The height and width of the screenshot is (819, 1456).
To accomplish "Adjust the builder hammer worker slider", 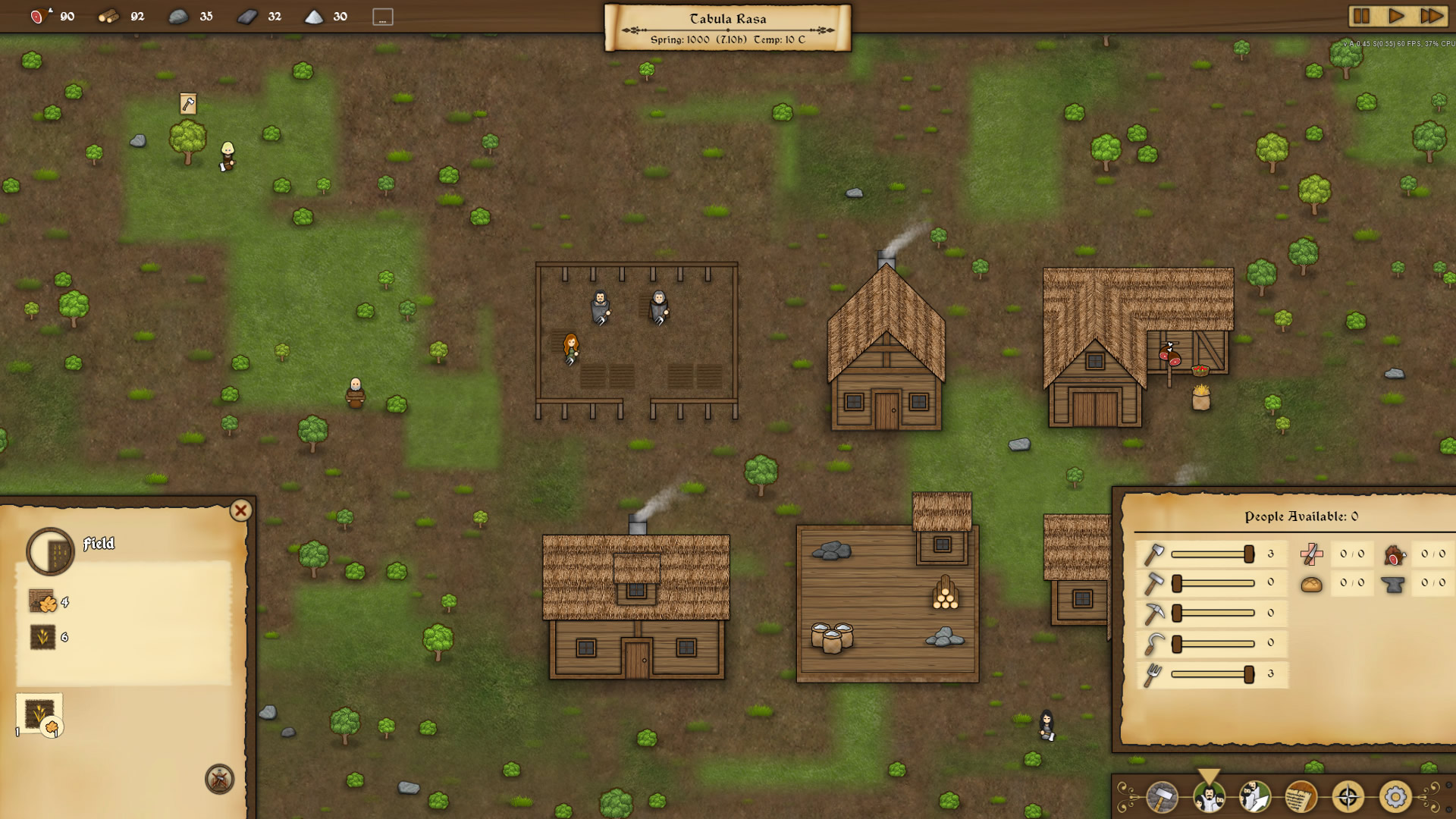I will pos(1177,583).
